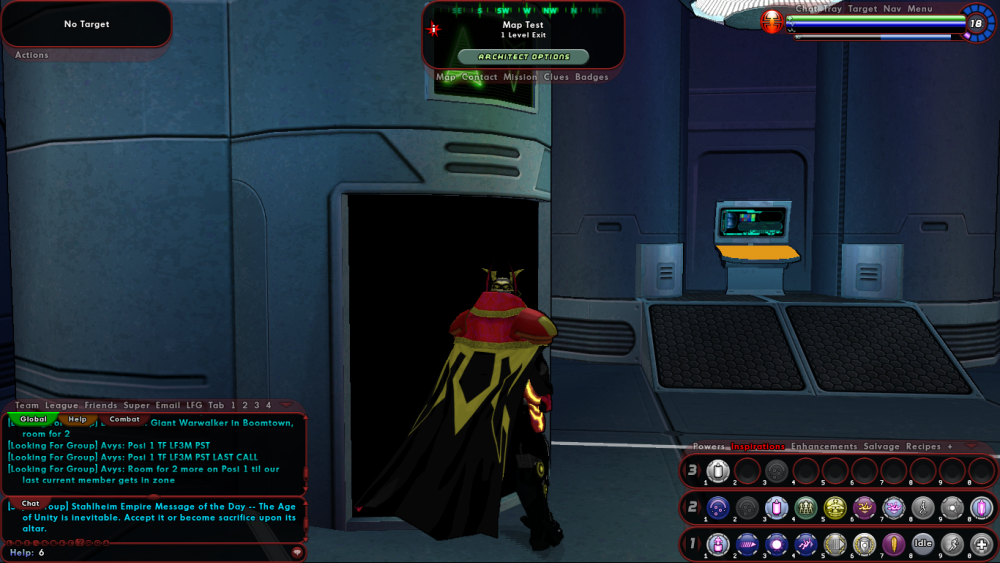The image size is (1000, 563).
Task: Open the Architect Options button
Action: click(523, 57)
